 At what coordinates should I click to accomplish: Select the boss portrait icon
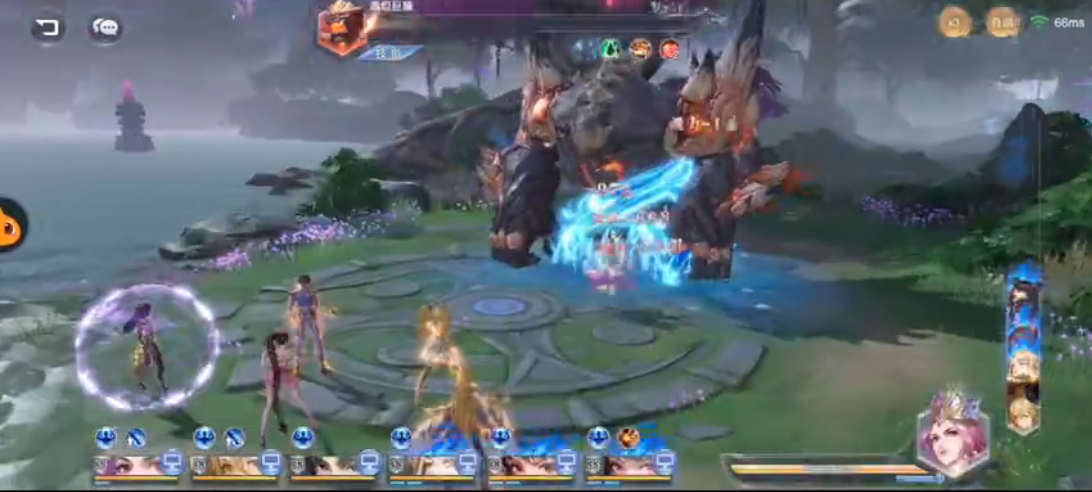(342, 27)
